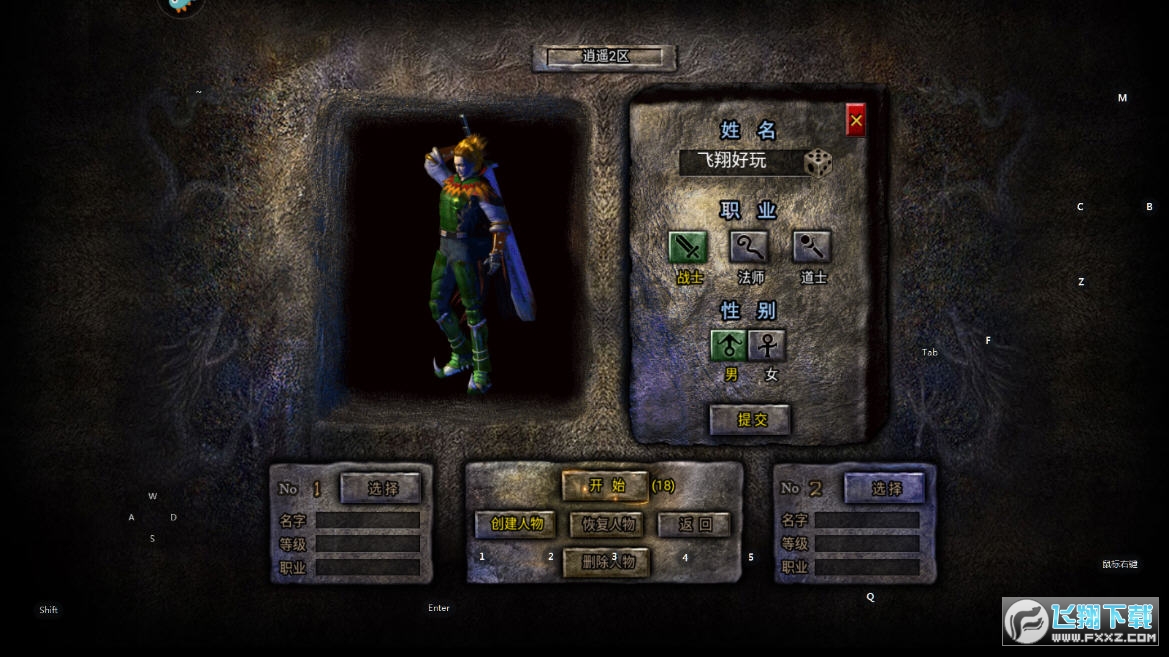
Task: Choose the 法师 mage class icon
Action: coord(750,246)
